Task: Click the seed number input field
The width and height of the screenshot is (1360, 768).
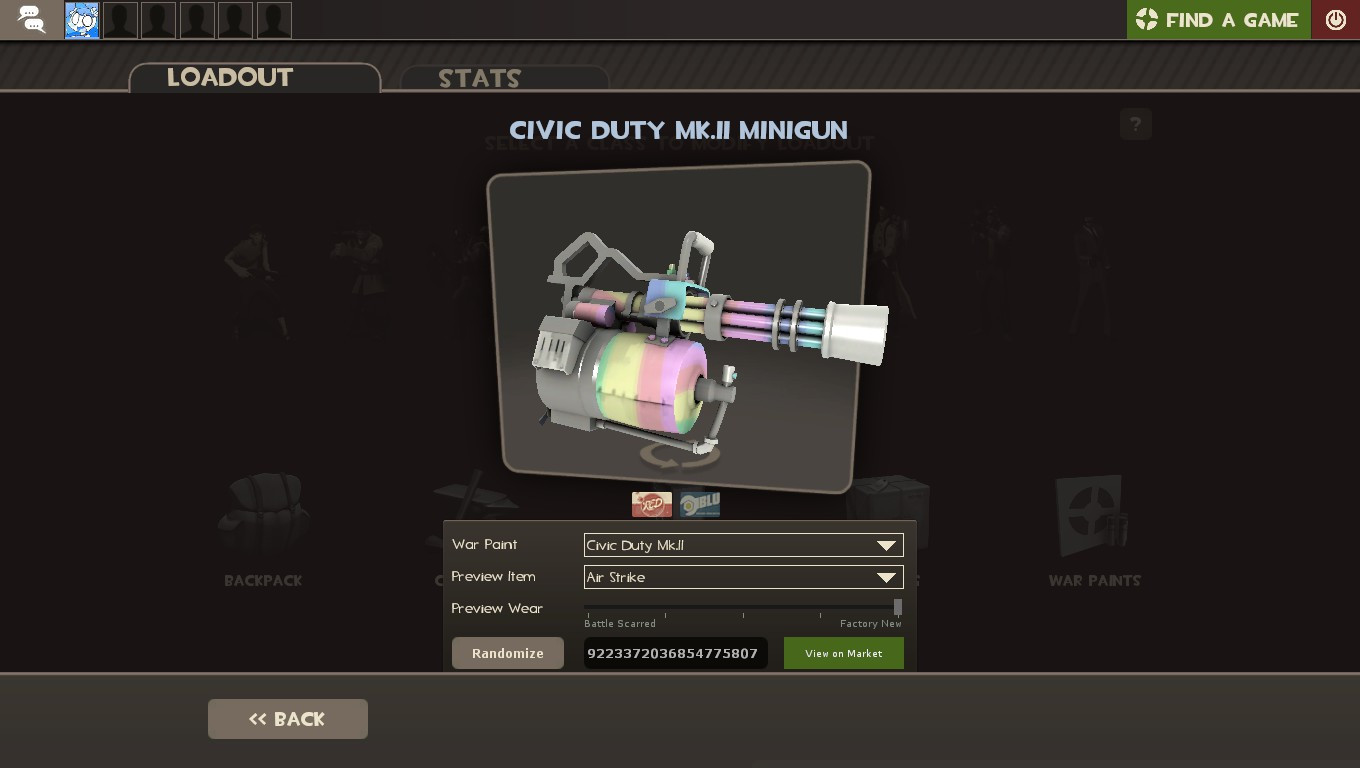Action: (676, 653)
